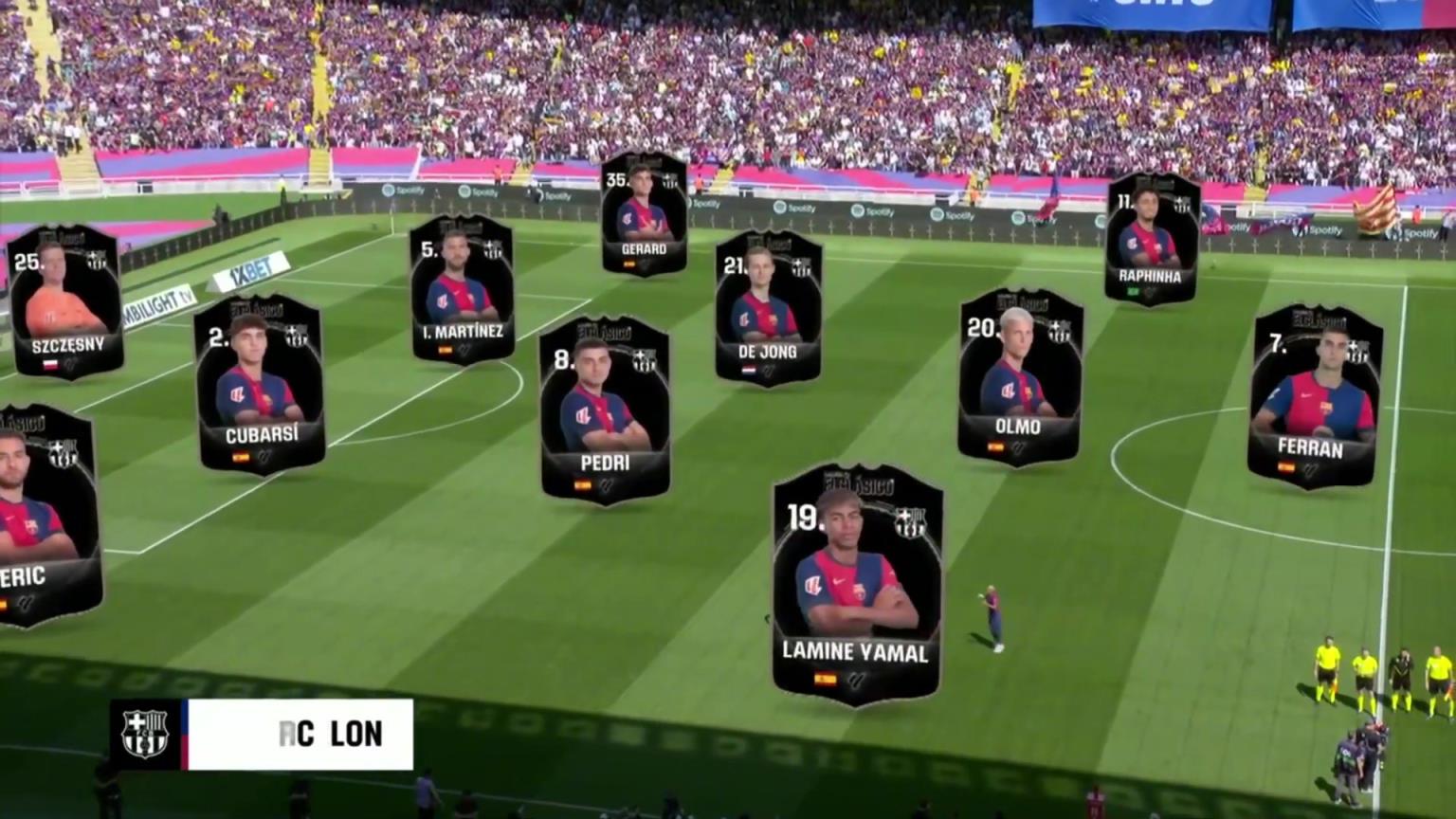
Task: Click the Szczęsny goalkeeper card
Action: click(x=65, y=301)
